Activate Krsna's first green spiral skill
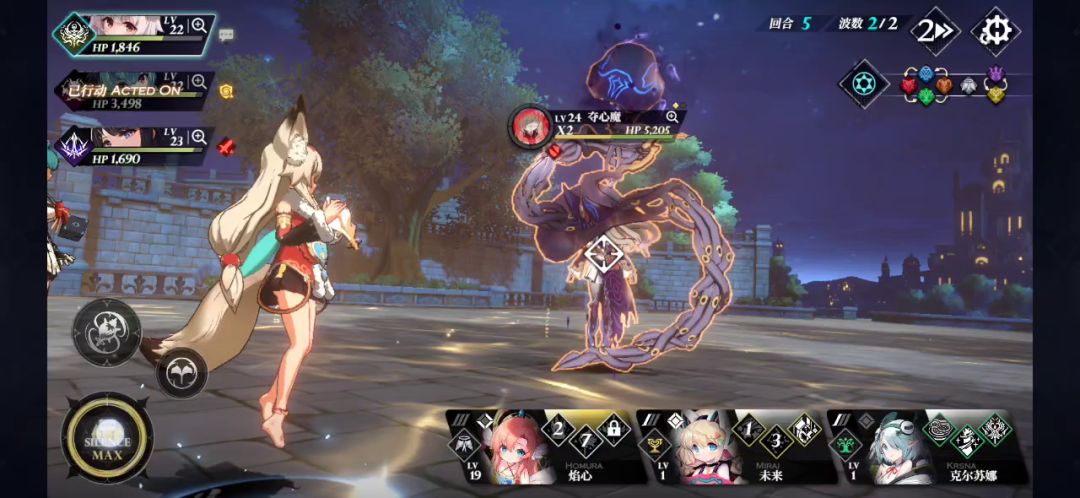The image size is (1080, 498). coord(939,430)
